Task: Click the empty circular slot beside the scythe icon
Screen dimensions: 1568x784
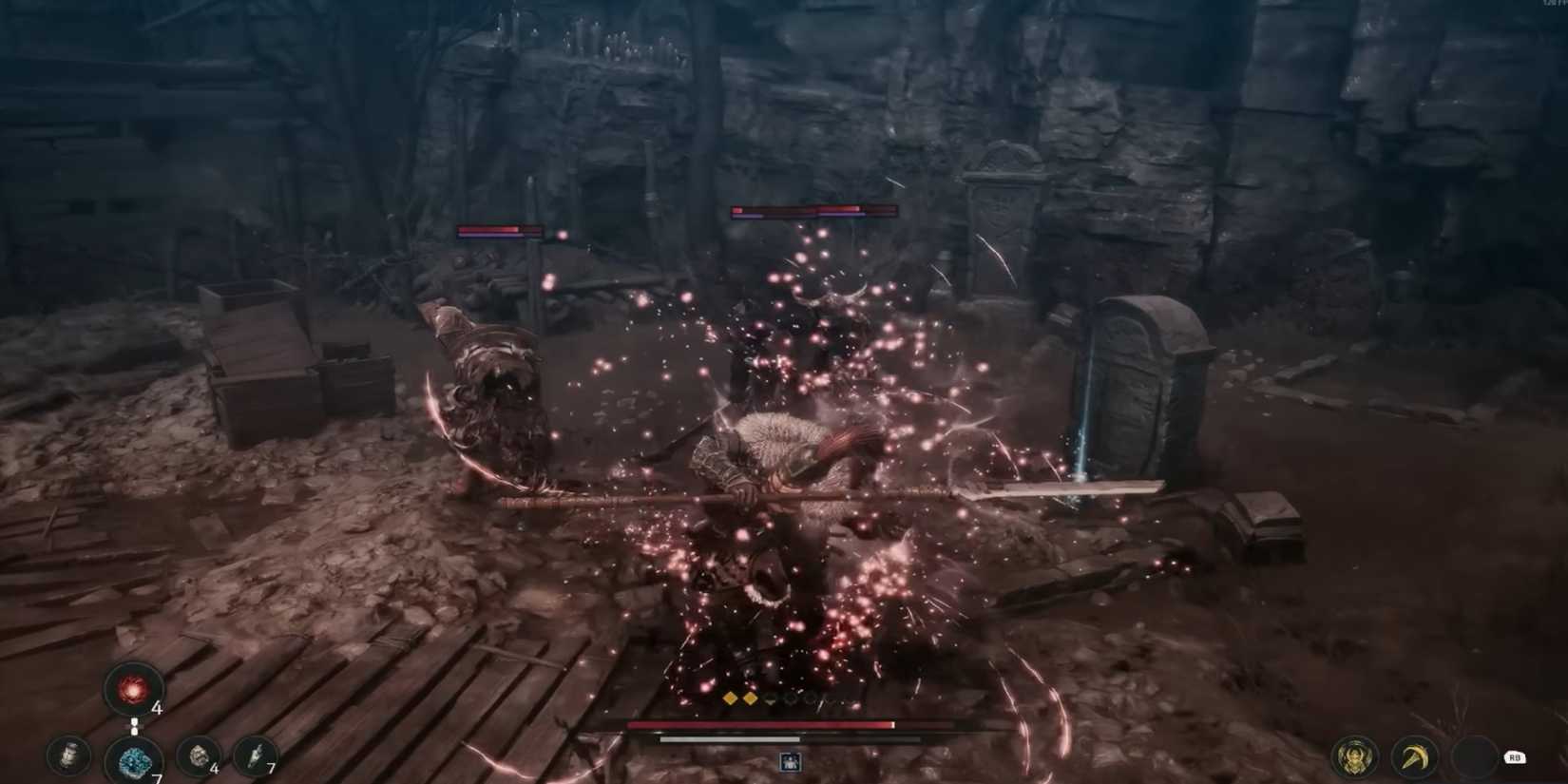Action: coord(1476,757)
